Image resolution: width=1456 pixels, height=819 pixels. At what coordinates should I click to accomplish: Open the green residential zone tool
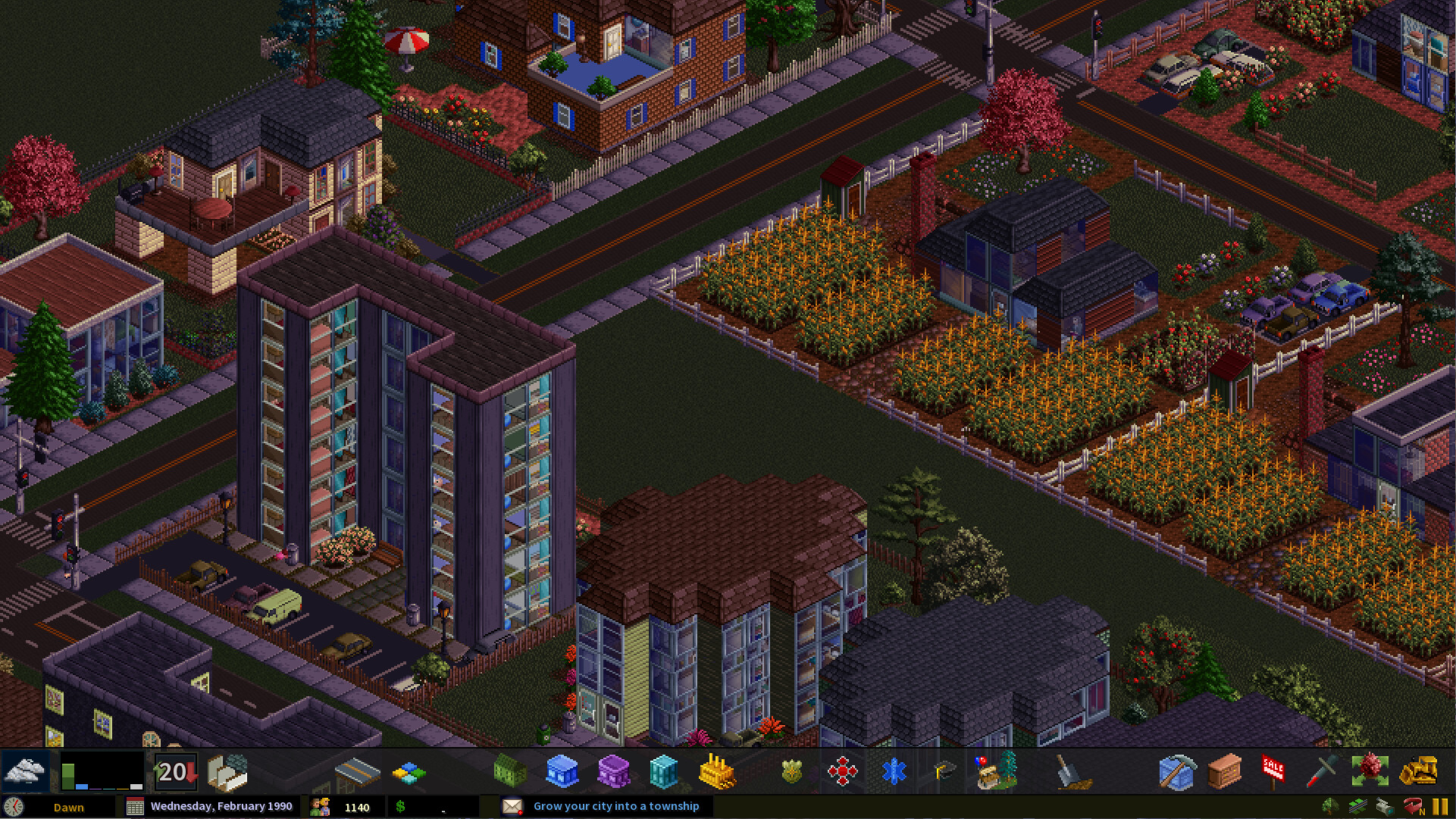[x=509, y=771]
